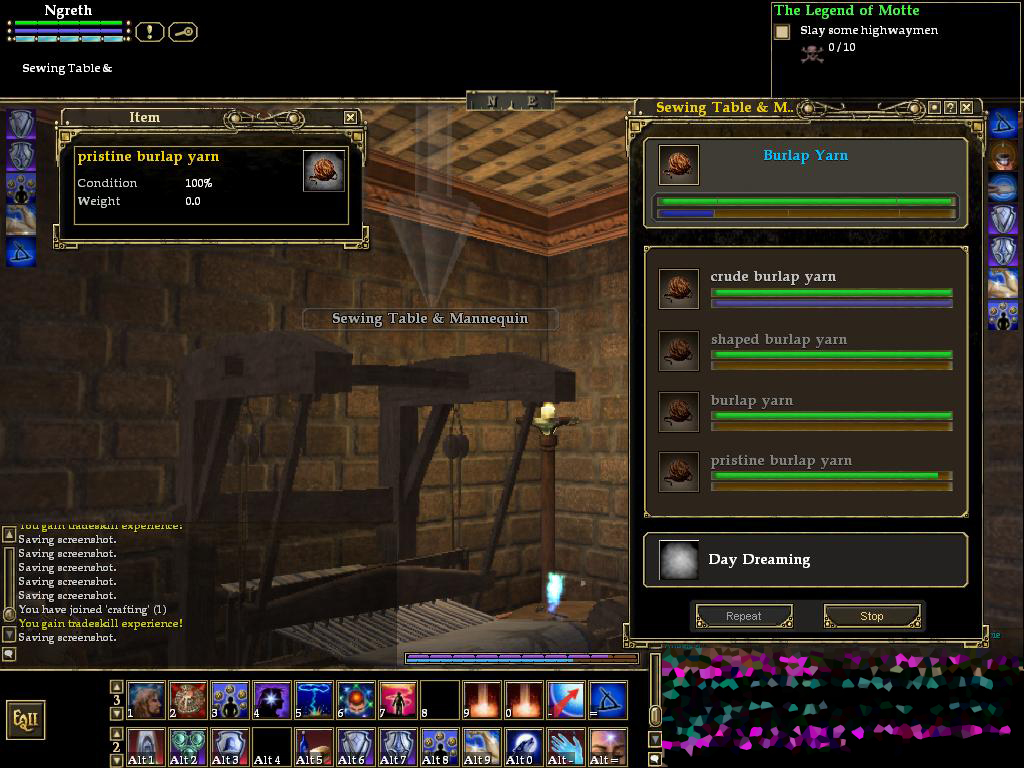Click the Stop crafting button

click(x=871, y=616)
